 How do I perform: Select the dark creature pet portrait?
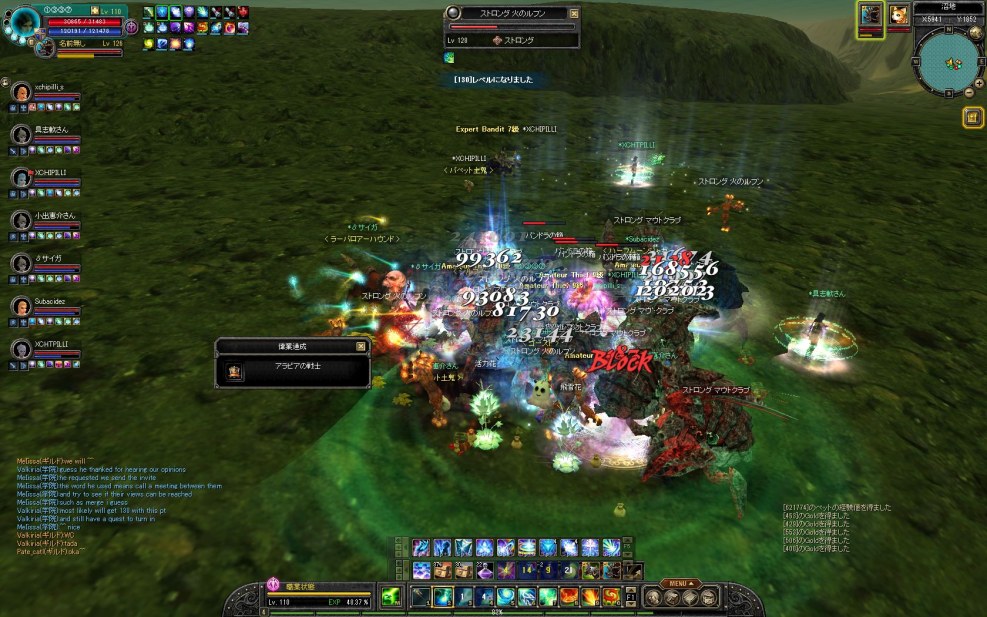point(870,14)
